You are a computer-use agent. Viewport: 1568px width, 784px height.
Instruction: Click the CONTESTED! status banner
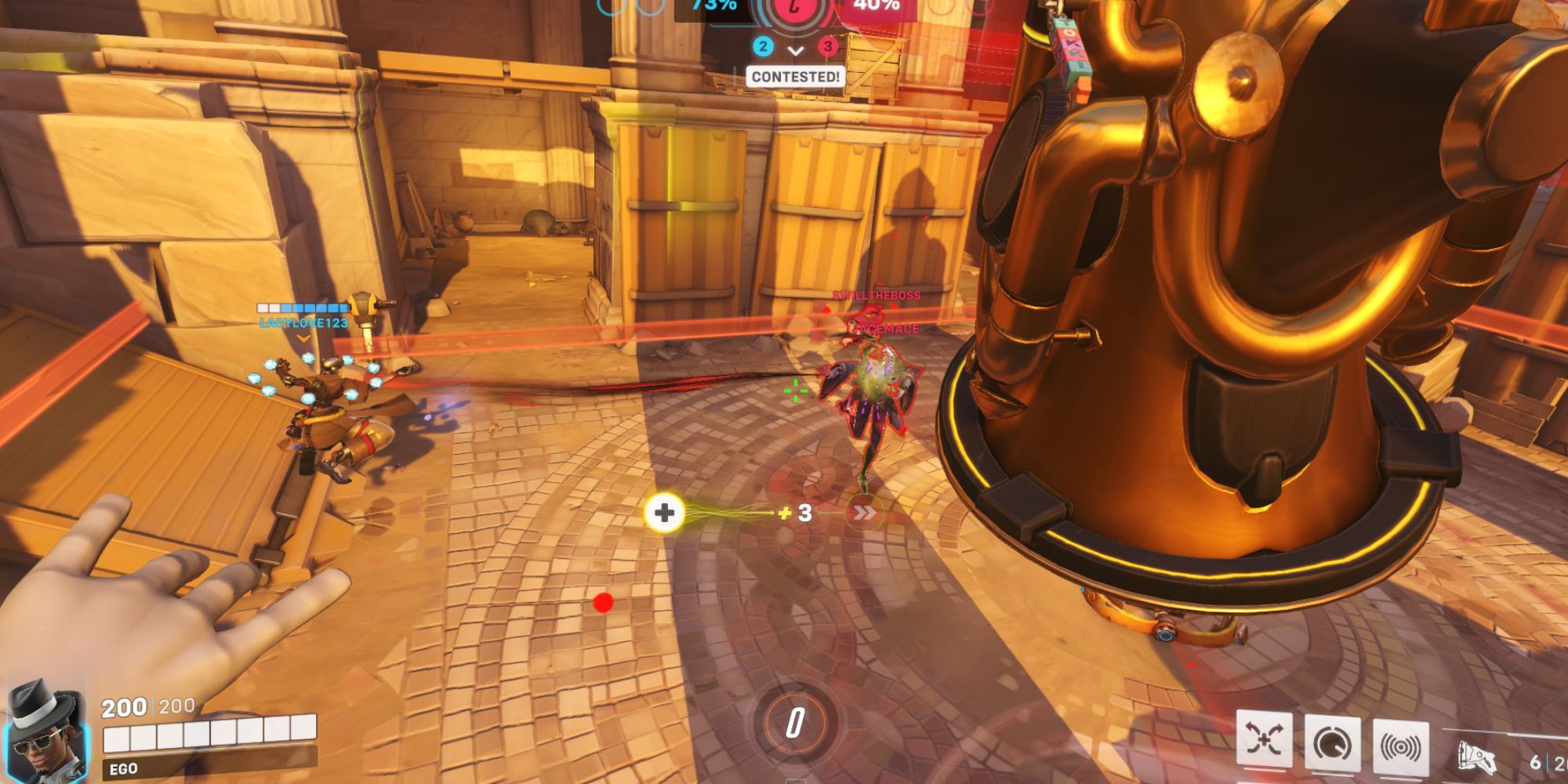pyautogui.click(x=796, y=76)
